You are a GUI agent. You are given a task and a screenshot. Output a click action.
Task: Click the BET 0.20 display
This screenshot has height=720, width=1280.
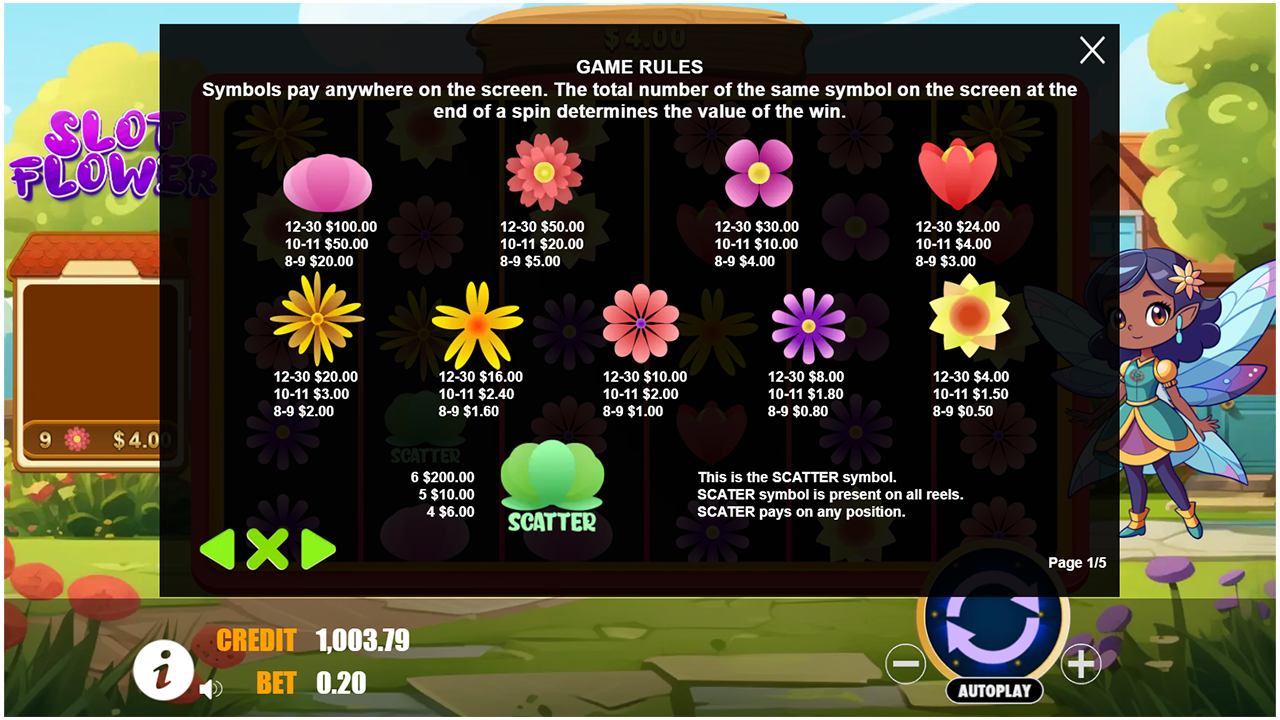(x=310, y=685)
